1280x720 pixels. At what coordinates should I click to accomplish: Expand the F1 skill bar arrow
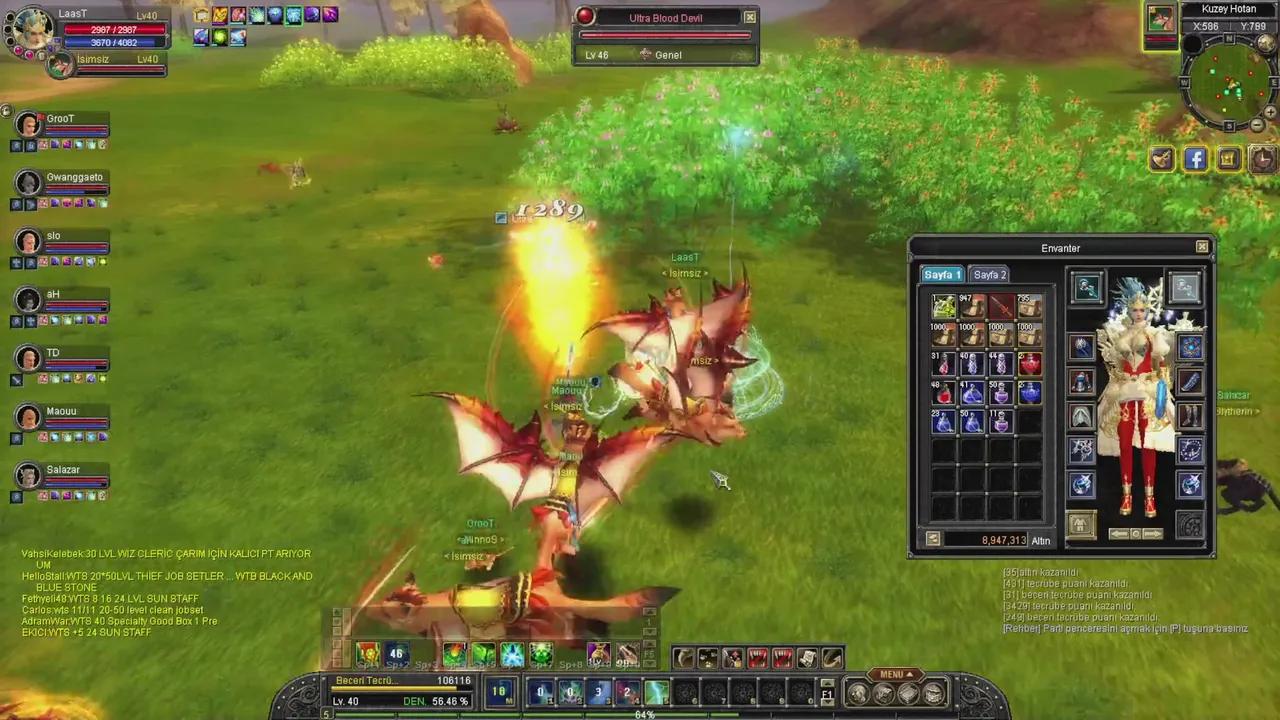(x=828, y=691)
